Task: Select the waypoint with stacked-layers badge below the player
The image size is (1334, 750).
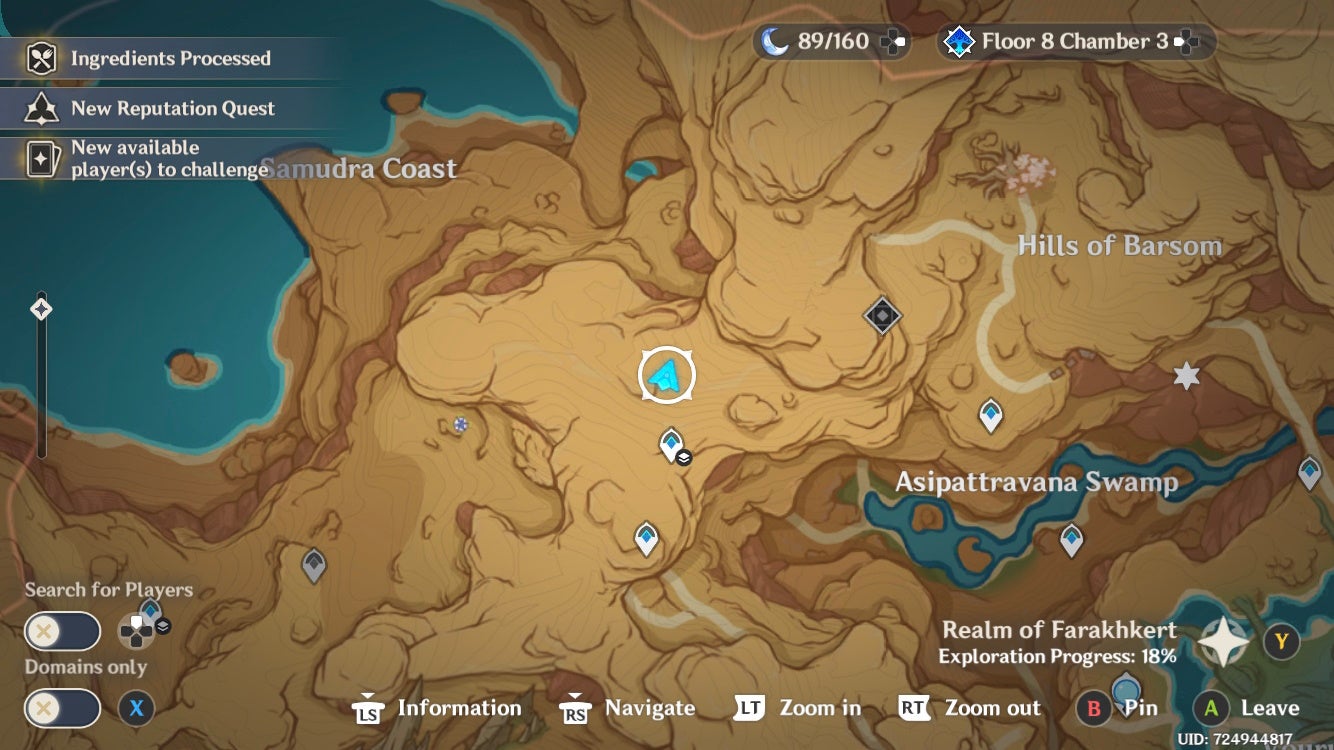Action: 669,445
